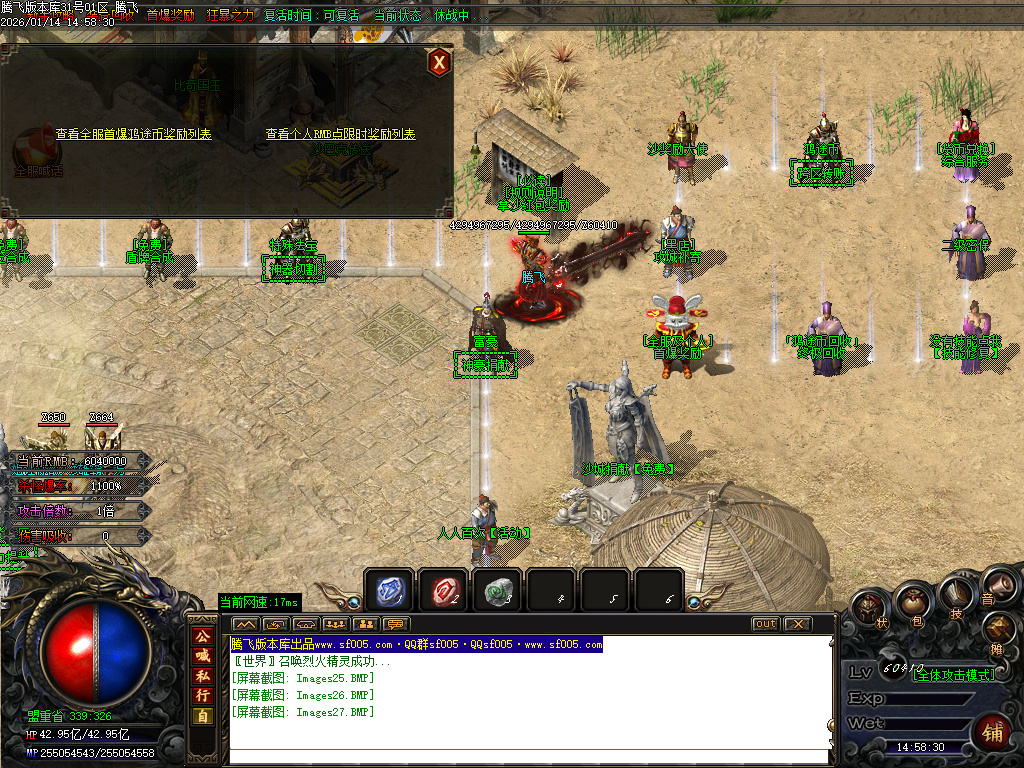Image resolution: width=1024 pixels, height=768 pixels.
Task: Close the reward dialog with the X button
Action: pyautogui.click(x=438, y=62)
